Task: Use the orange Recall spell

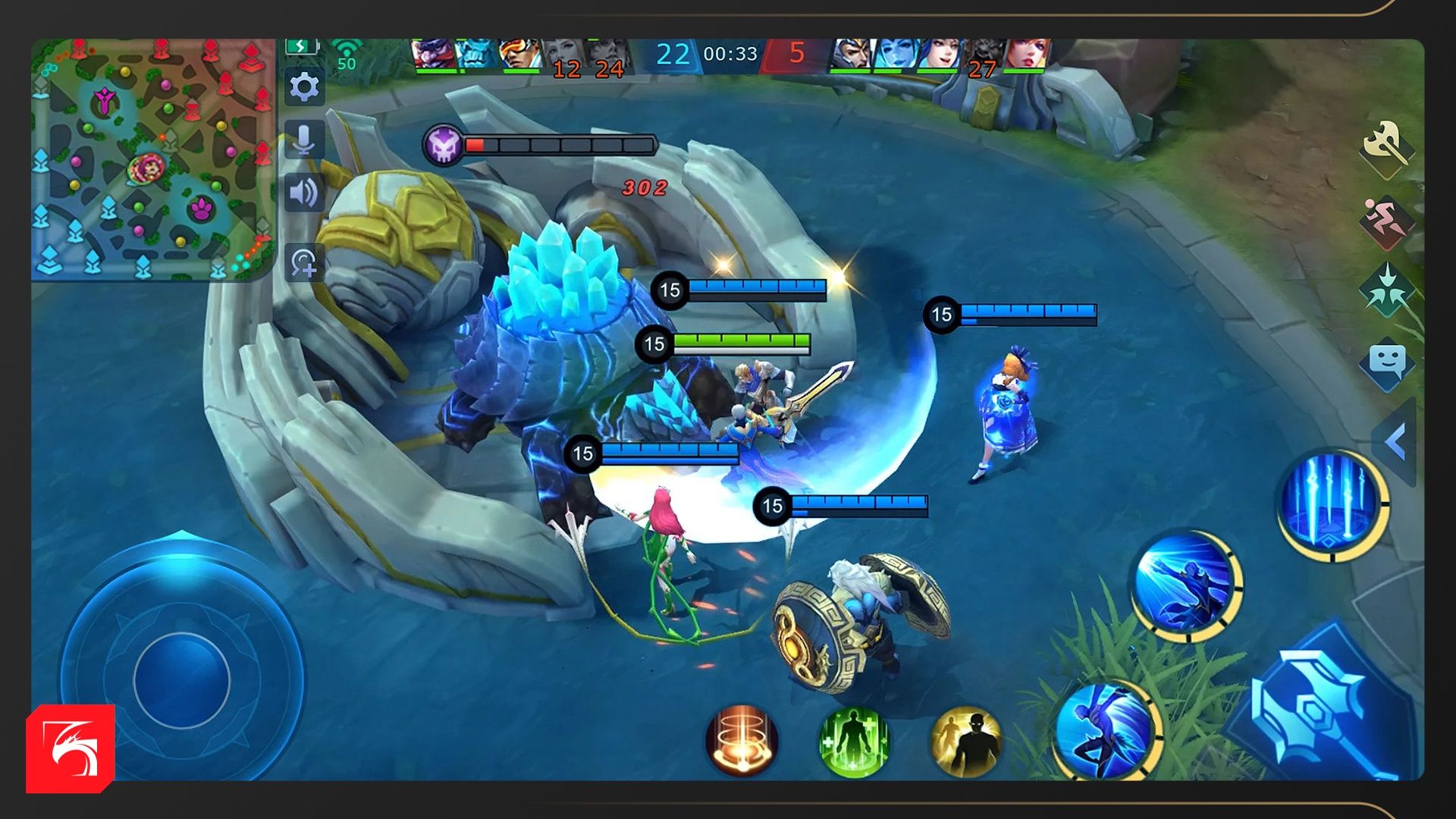Action: point(742,740)
